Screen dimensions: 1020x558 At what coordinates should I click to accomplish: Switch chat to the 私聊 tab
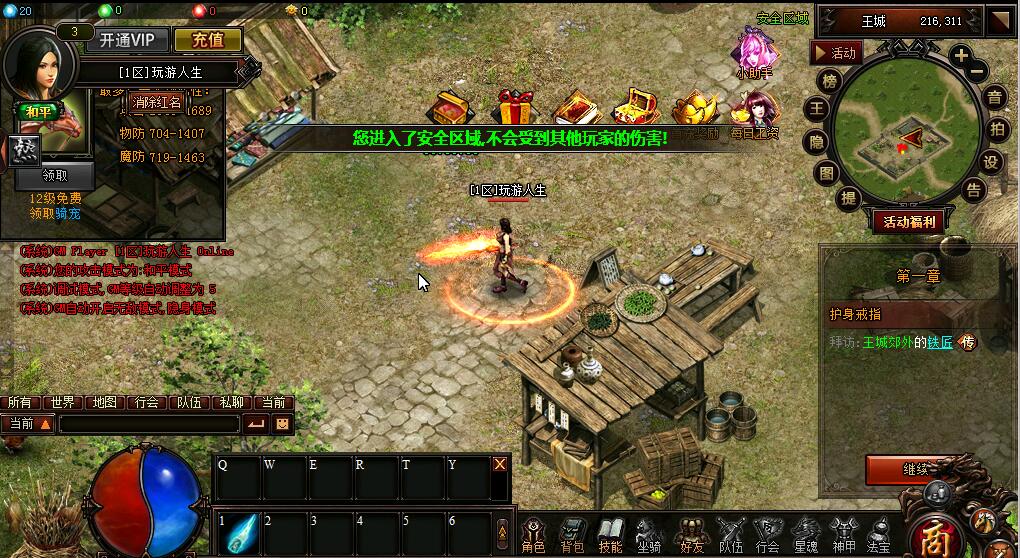pos(231,402)
